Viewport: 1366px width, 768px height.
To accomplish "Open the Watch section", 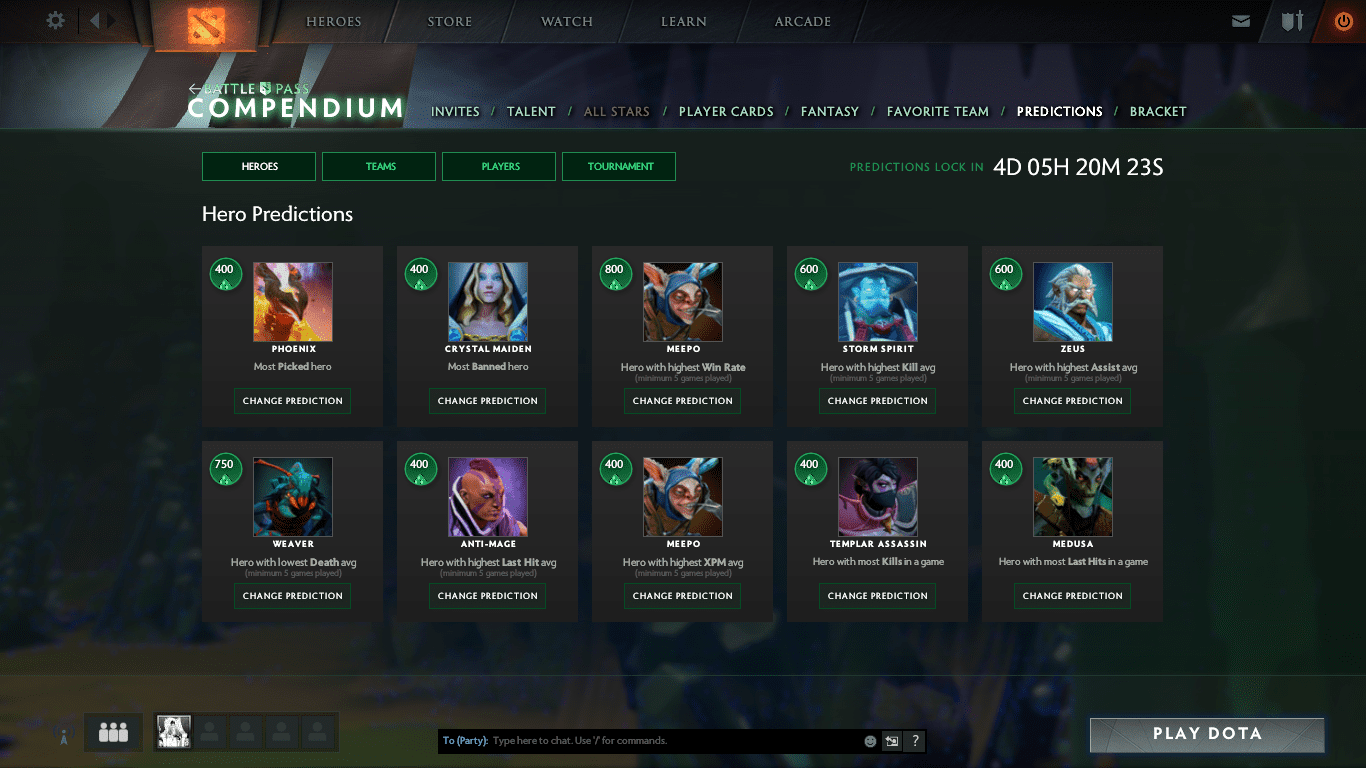I will point(567,22).
